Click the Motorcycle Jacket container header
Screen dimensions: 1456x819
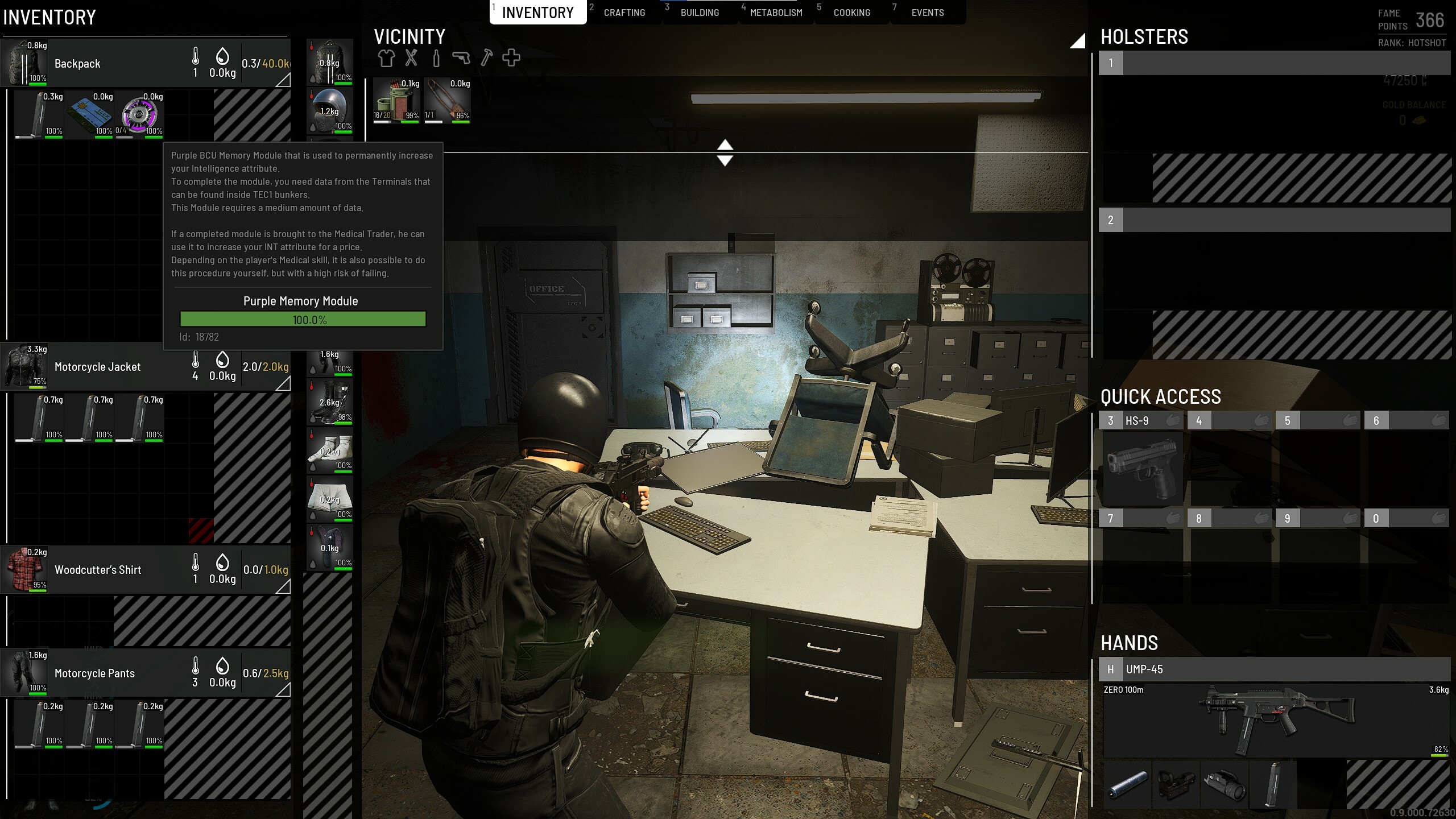(114, 367)
